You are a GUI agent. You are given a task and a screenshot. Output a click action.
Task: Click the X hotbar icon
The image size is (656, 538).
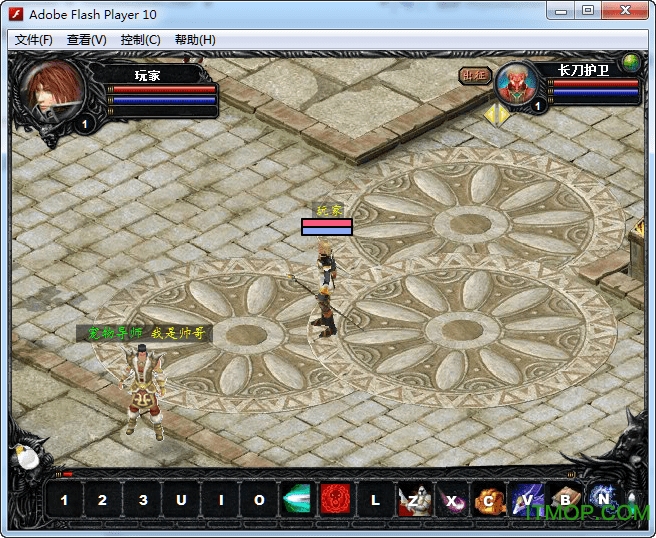pos(451,500)
